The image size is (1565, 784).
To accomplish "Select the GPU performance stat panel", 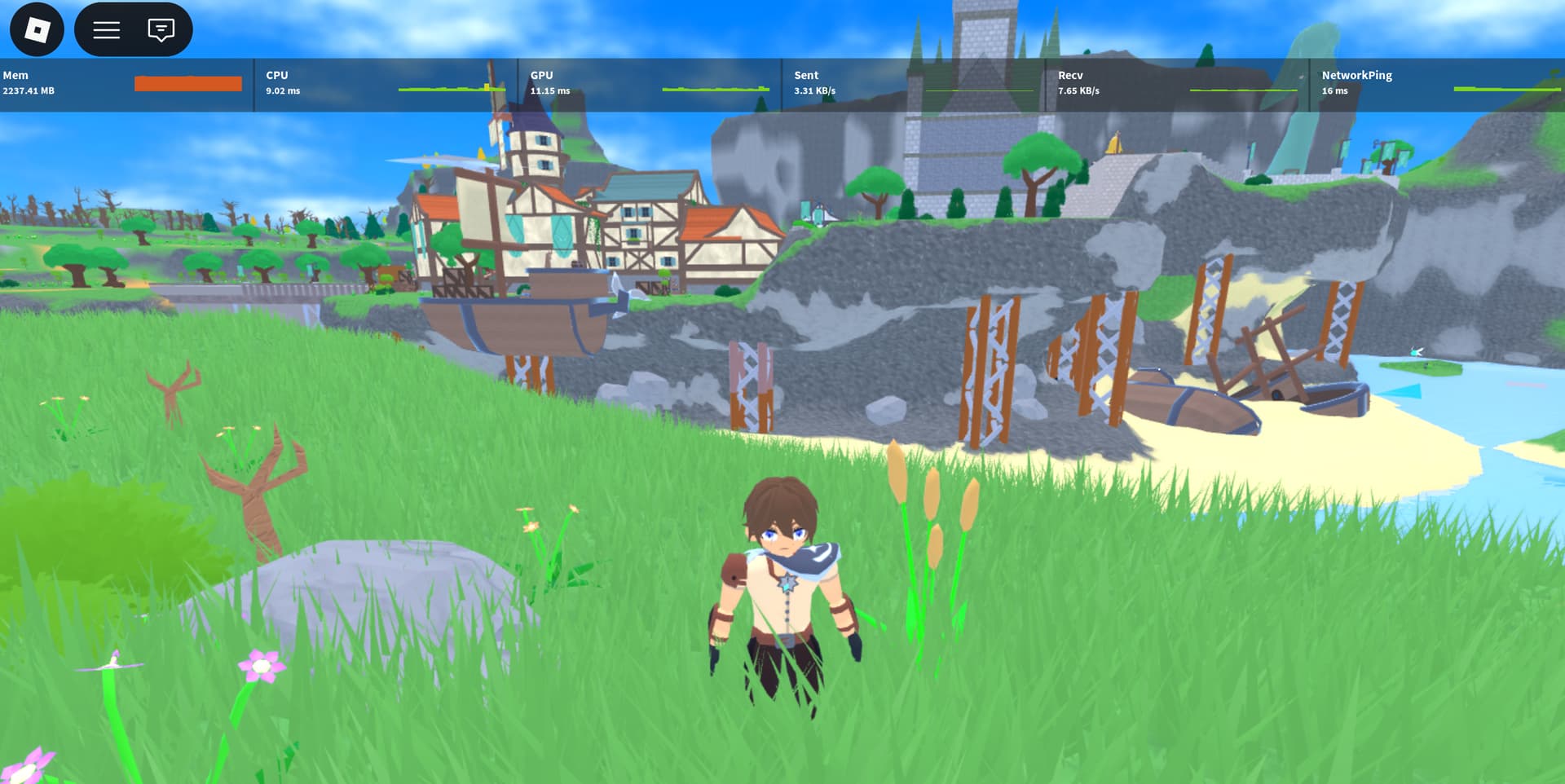I will pos(649,84).
